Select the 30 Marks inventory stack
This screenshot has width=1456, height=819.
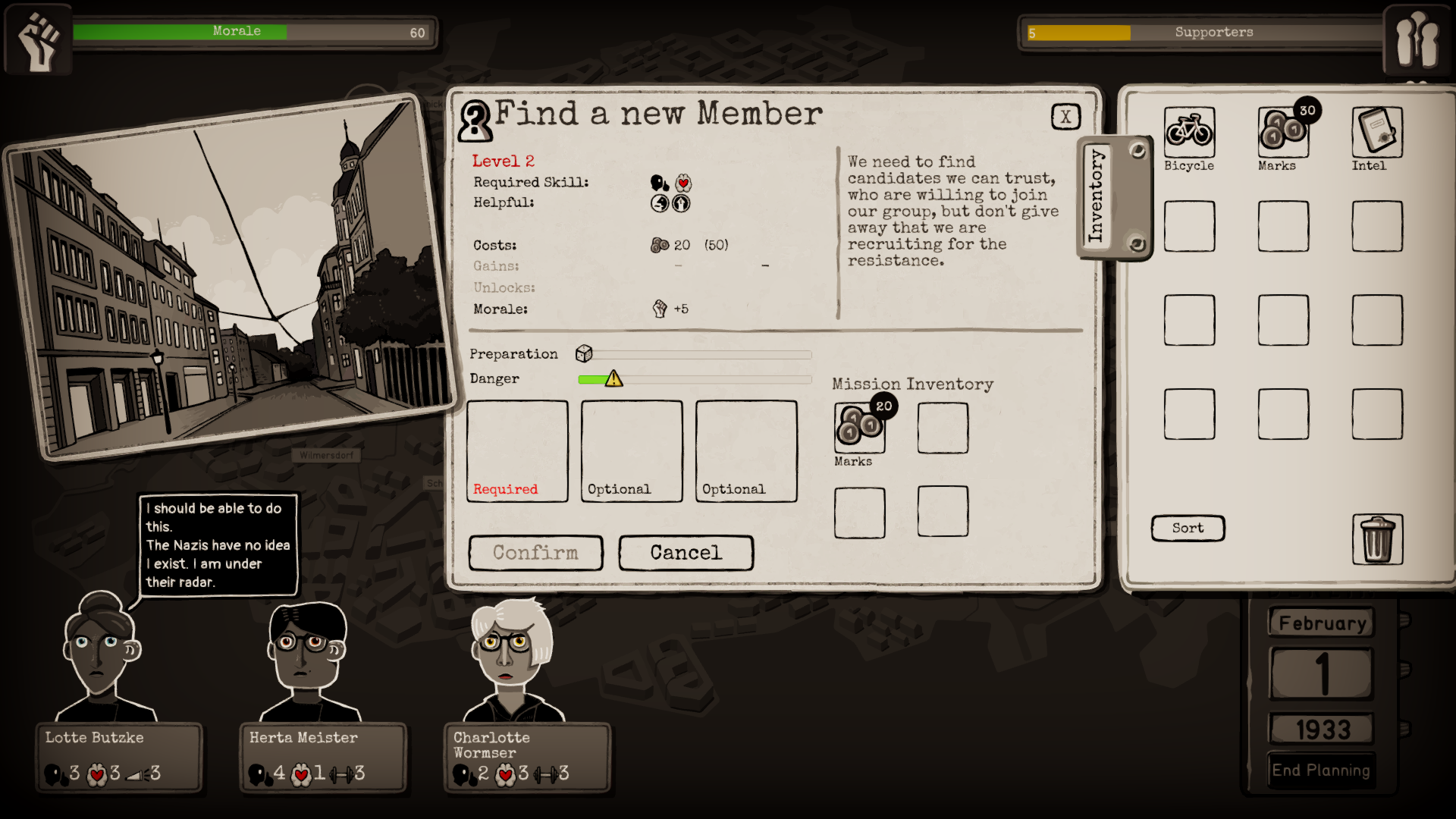[x=1283, y=132]
